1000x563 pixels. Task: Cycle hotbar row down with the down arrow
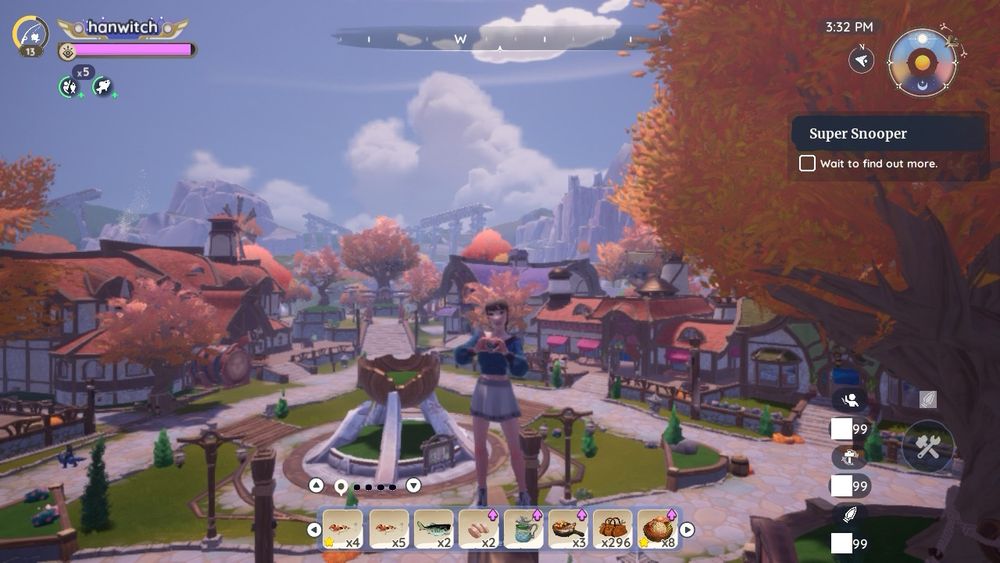point(413,486)
